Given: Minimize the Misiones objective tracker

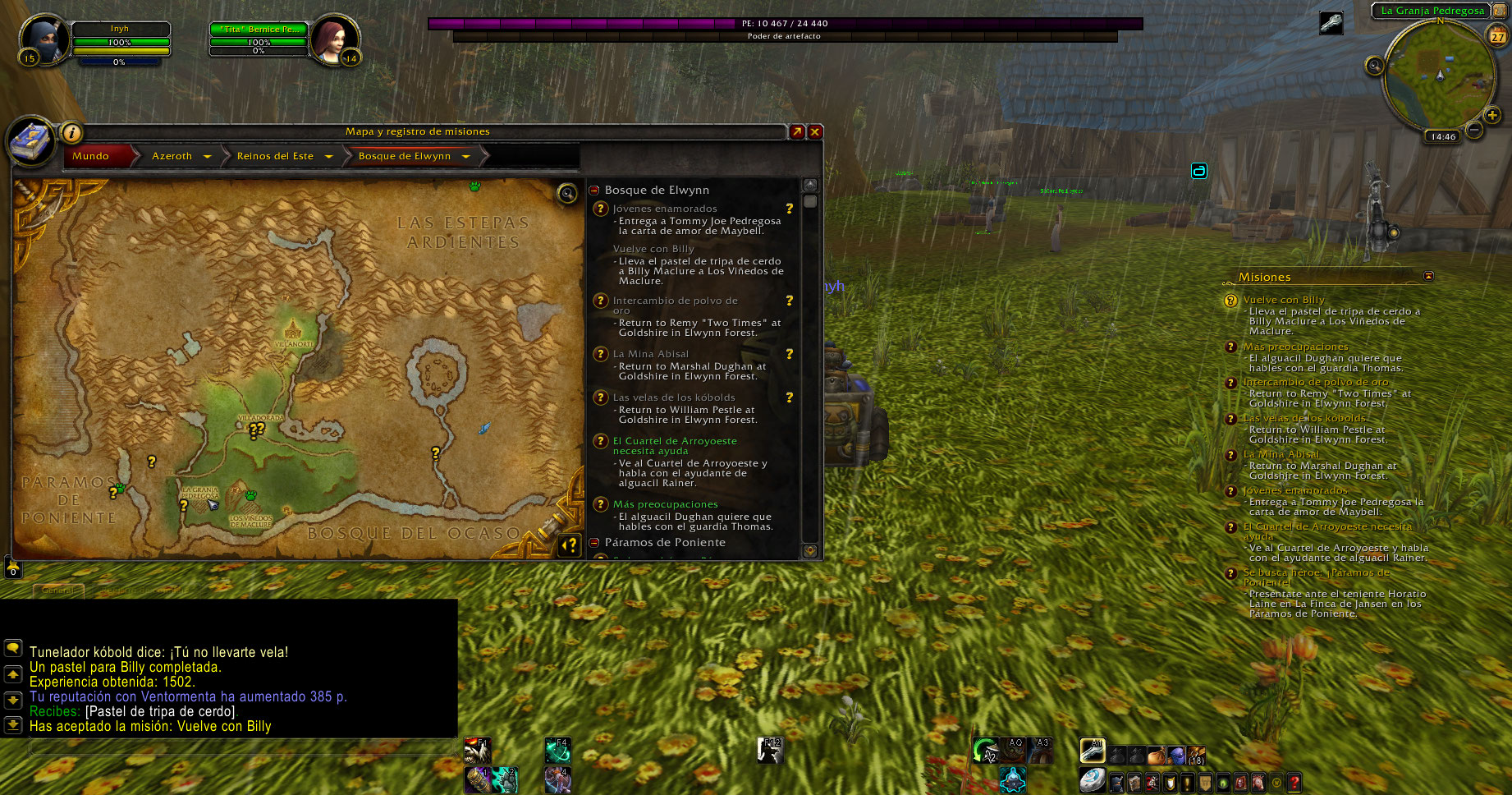Looking at the screenshot, I should pos(1428,276).
